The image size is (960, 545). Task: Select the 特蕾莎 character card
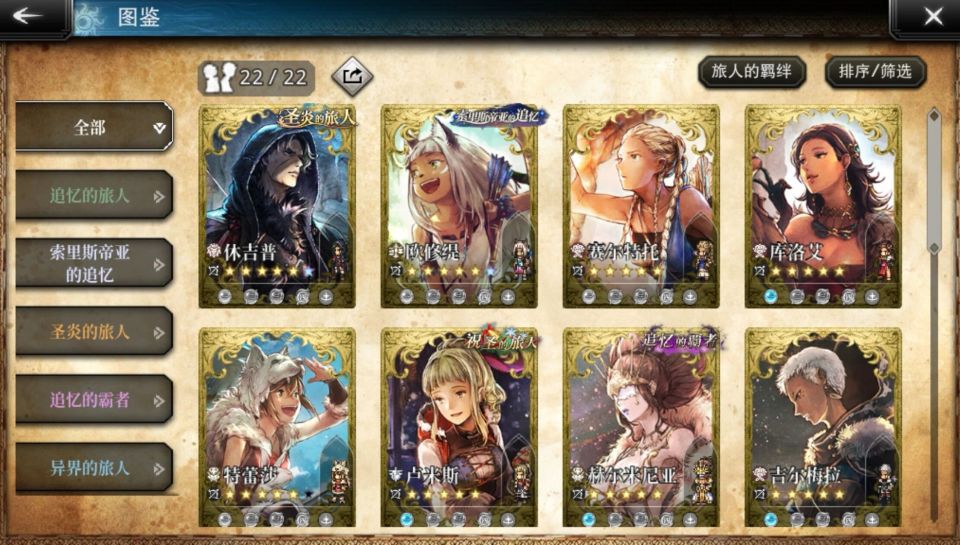pos(277,427)
